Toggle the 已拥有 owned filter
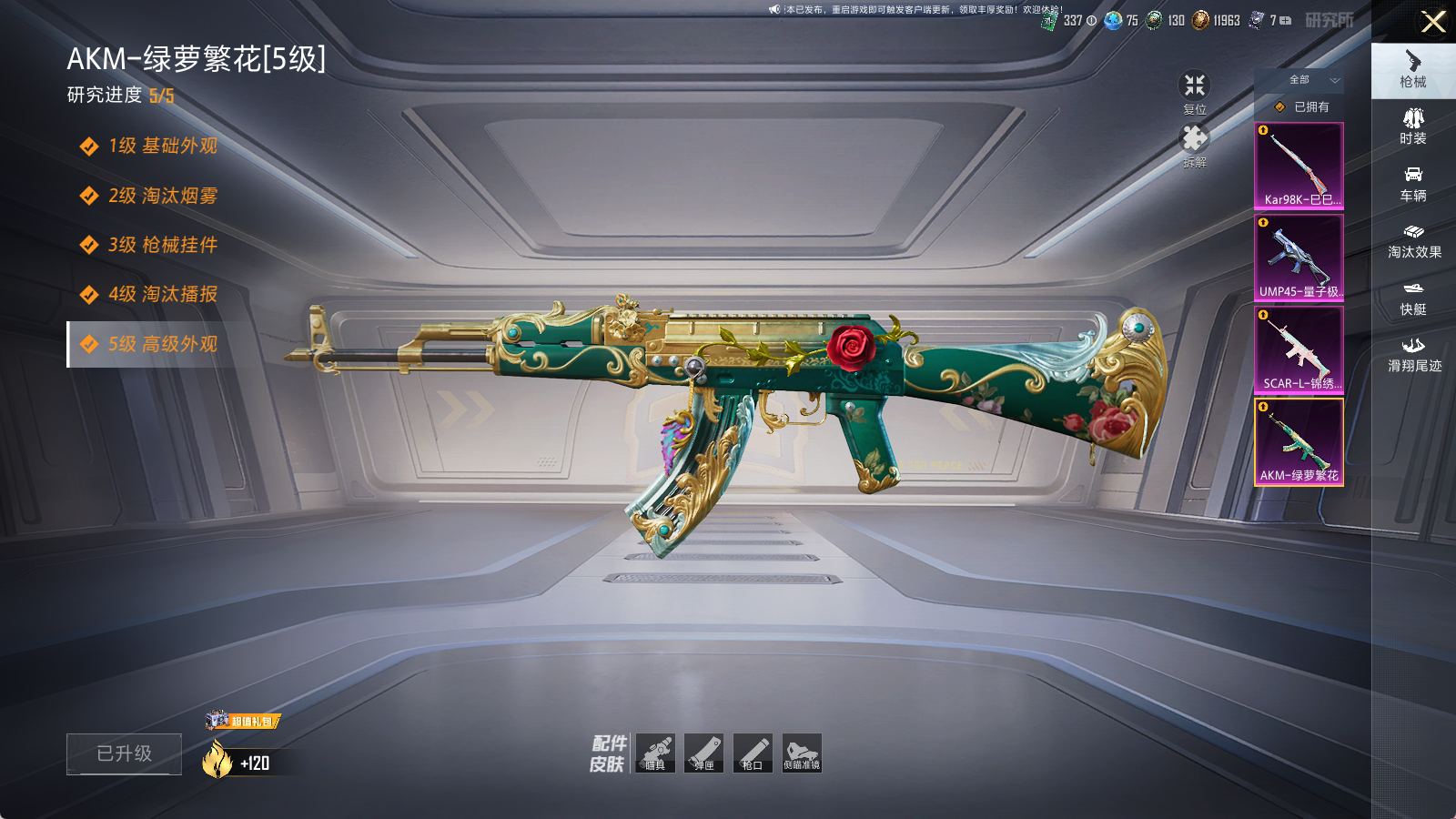 tap(1301, 107)
